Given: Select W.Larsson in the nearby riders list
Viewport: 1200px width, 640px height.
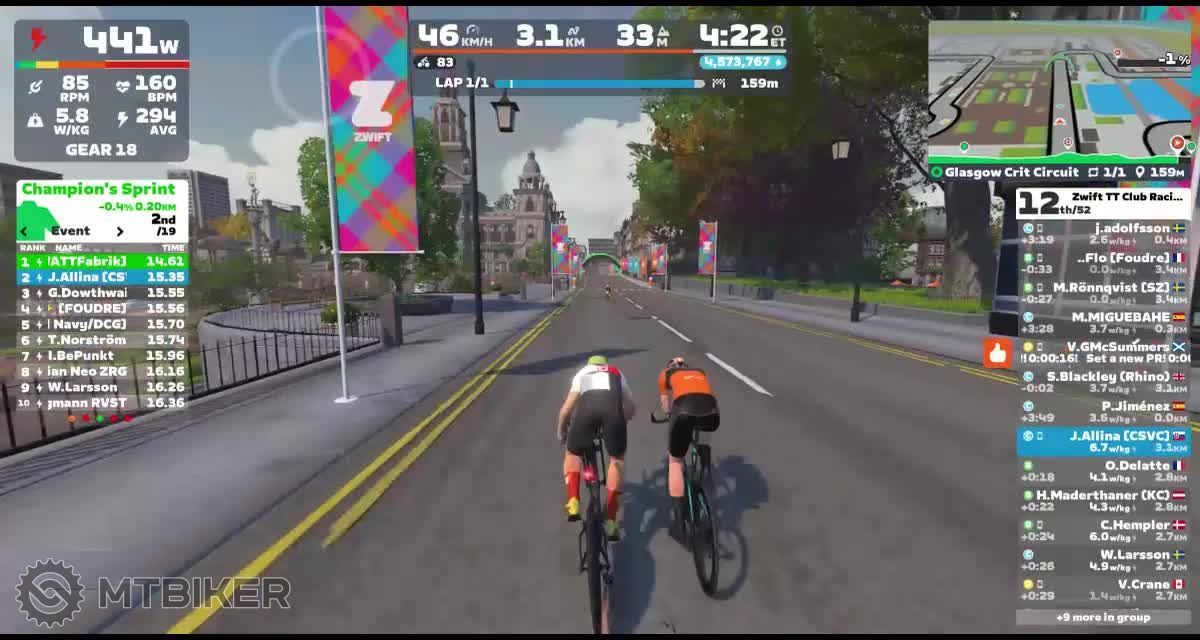Looking at the screenshot, I should [1103, 559].
